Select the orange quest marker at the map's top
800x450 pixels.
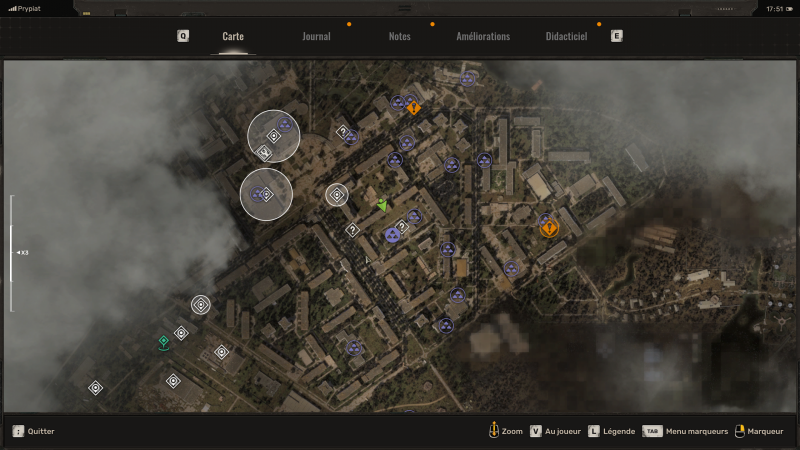pos(413,108)
